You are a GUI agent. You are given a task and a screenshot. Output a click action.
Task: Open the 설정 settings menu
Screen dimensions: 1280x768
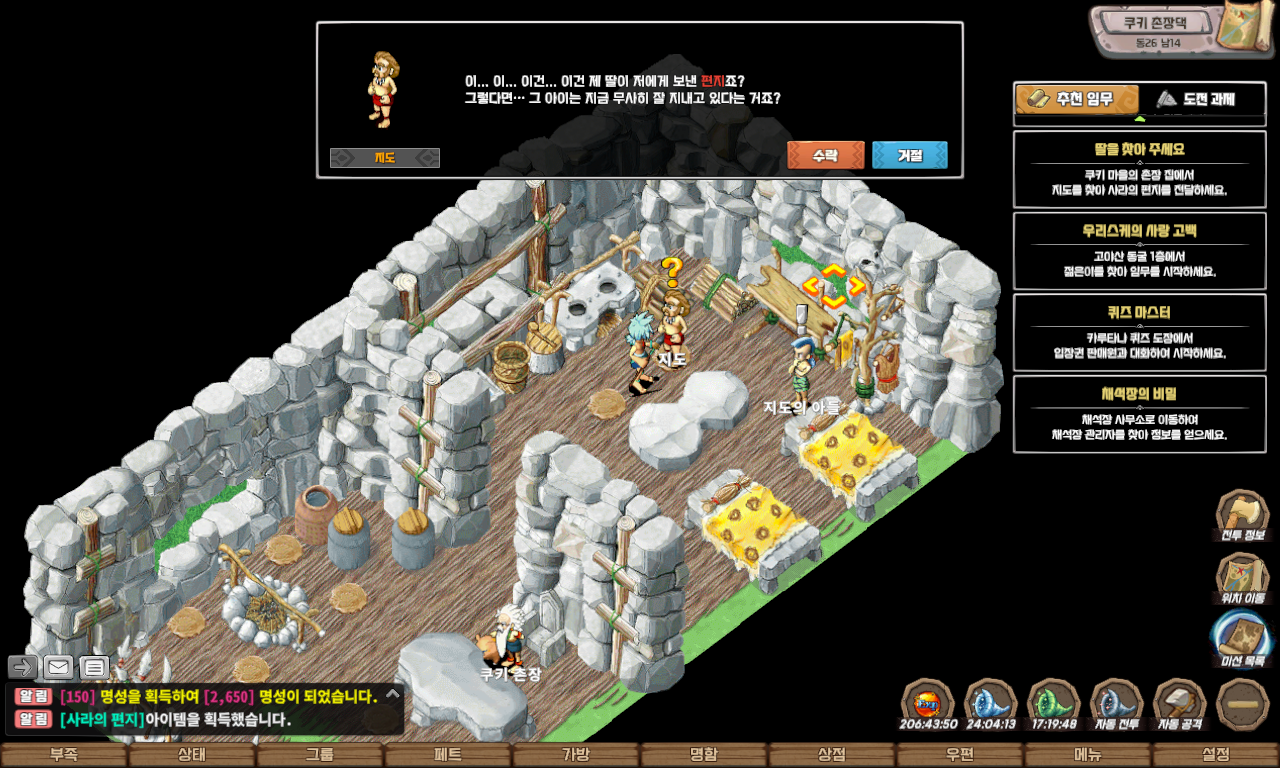[1216, 755]
